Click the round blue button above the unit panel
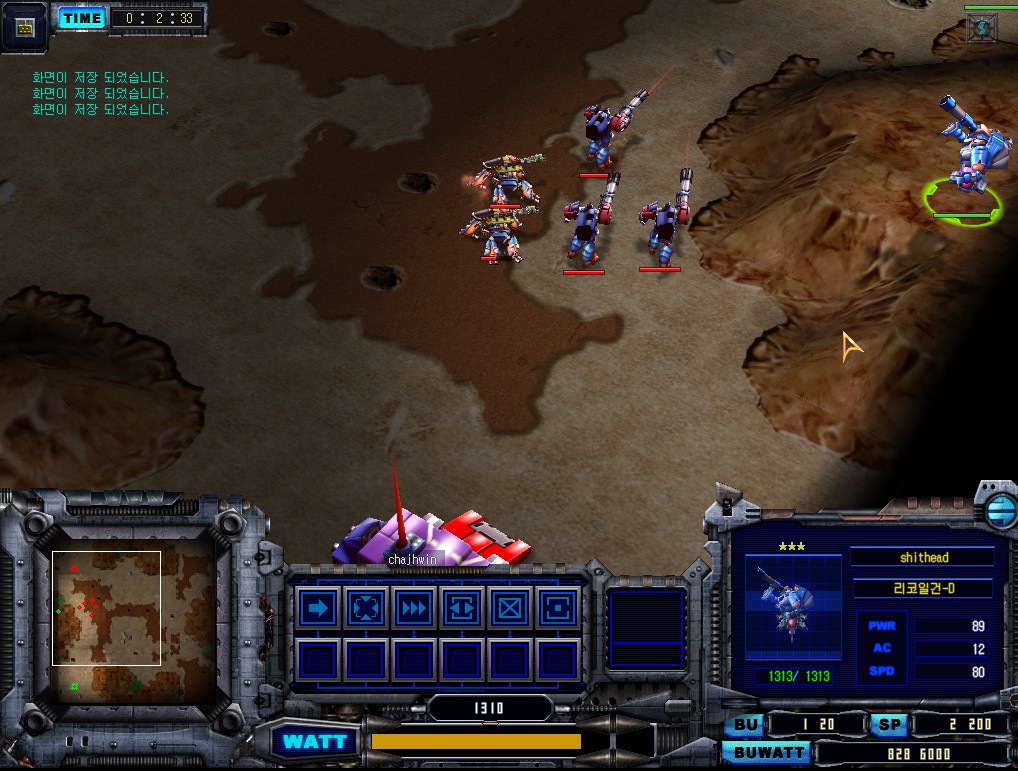 (999, 510)
